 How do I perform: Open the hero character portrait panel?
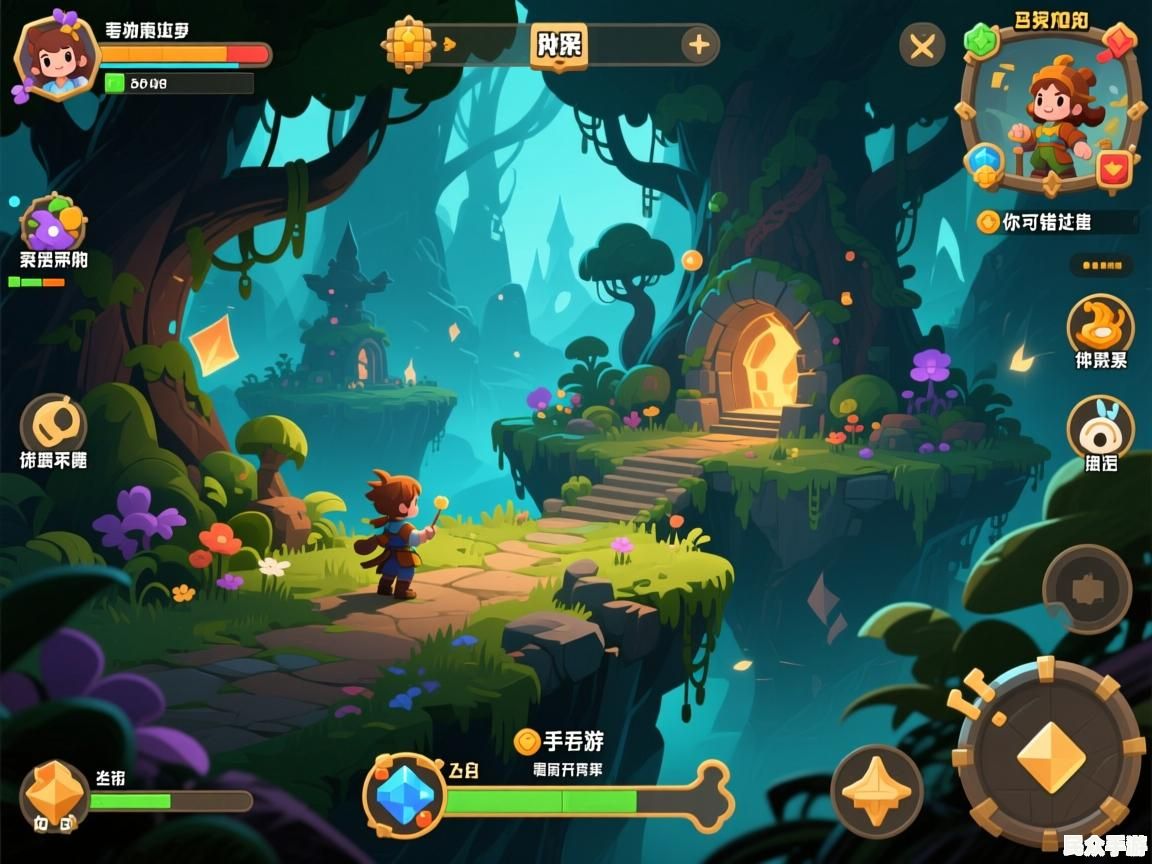1050,118
